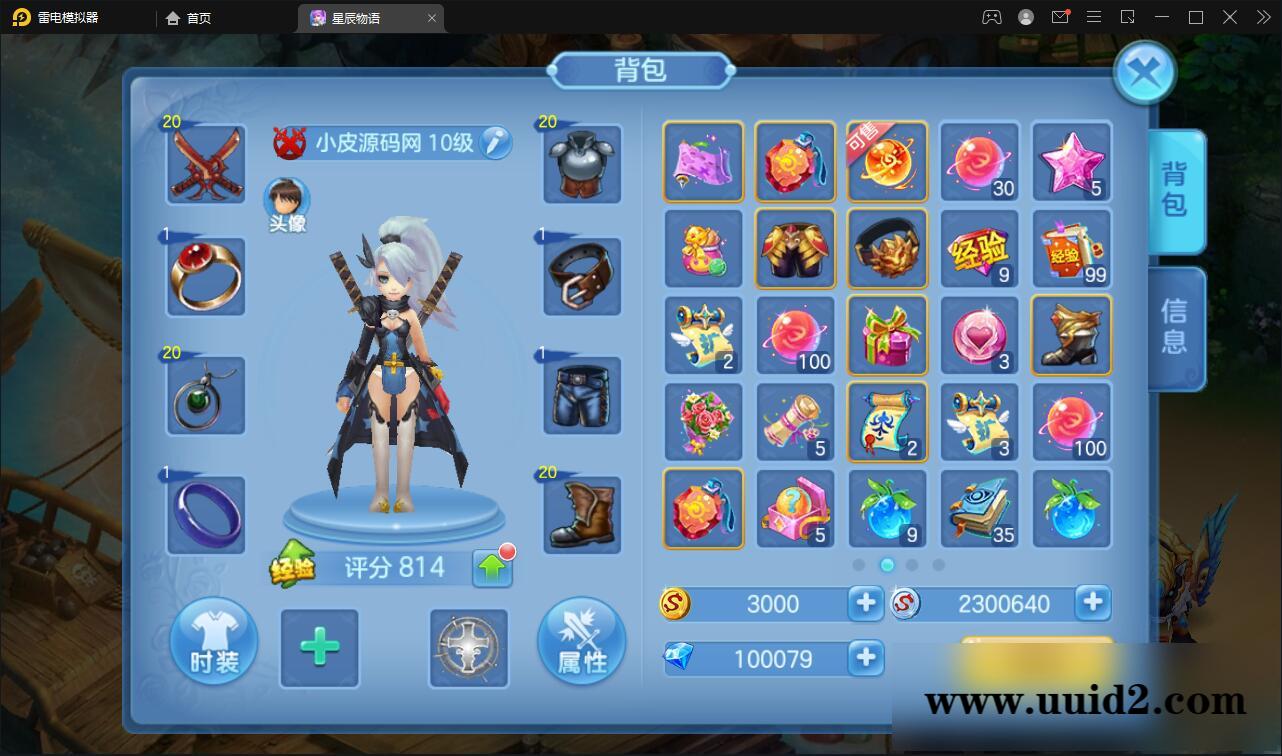Click the green plus button below the character

[319, 650]
